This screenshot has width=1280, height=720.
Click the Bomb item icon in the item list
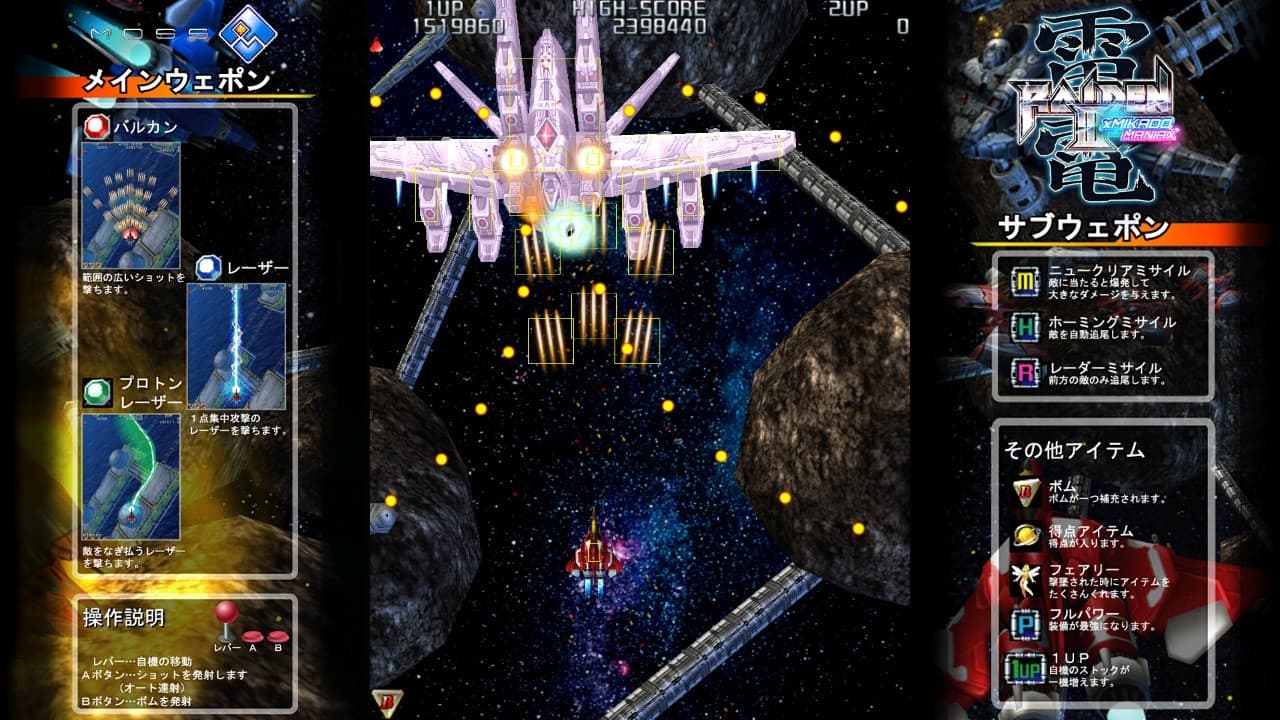click(x=1026, y=490)
